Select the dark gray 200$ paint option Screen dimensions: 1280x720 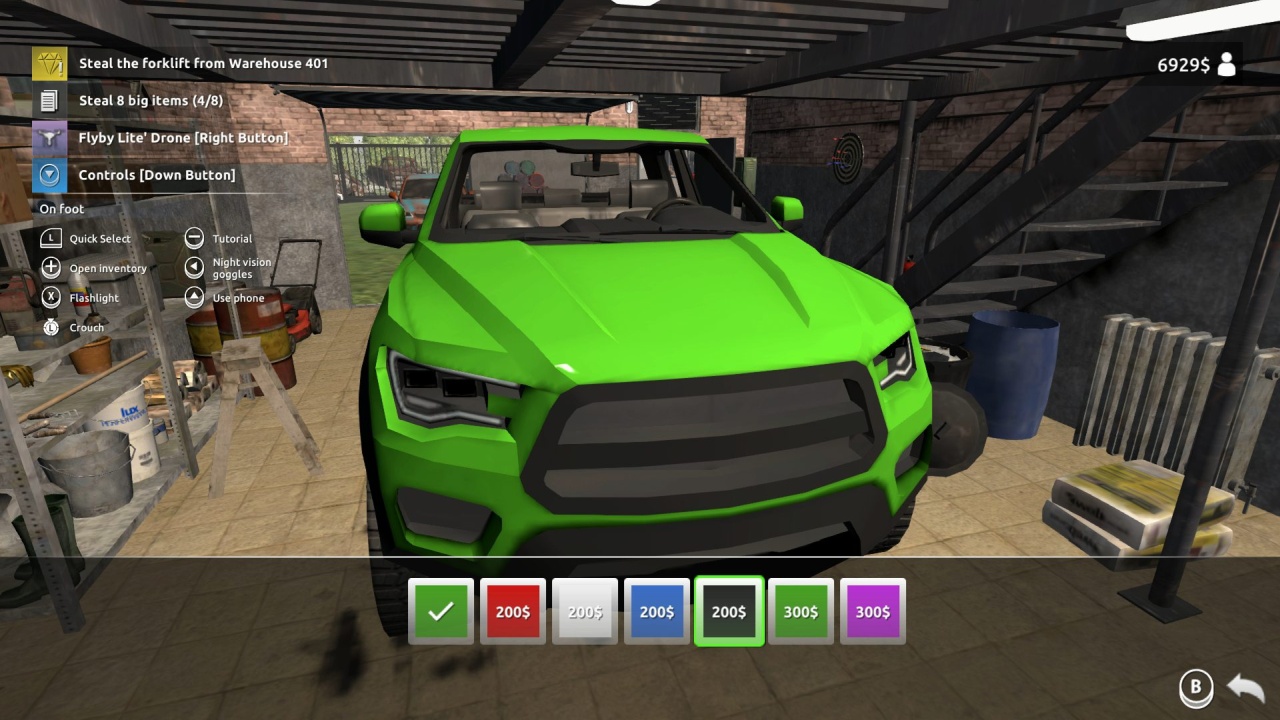pos(728,610)
